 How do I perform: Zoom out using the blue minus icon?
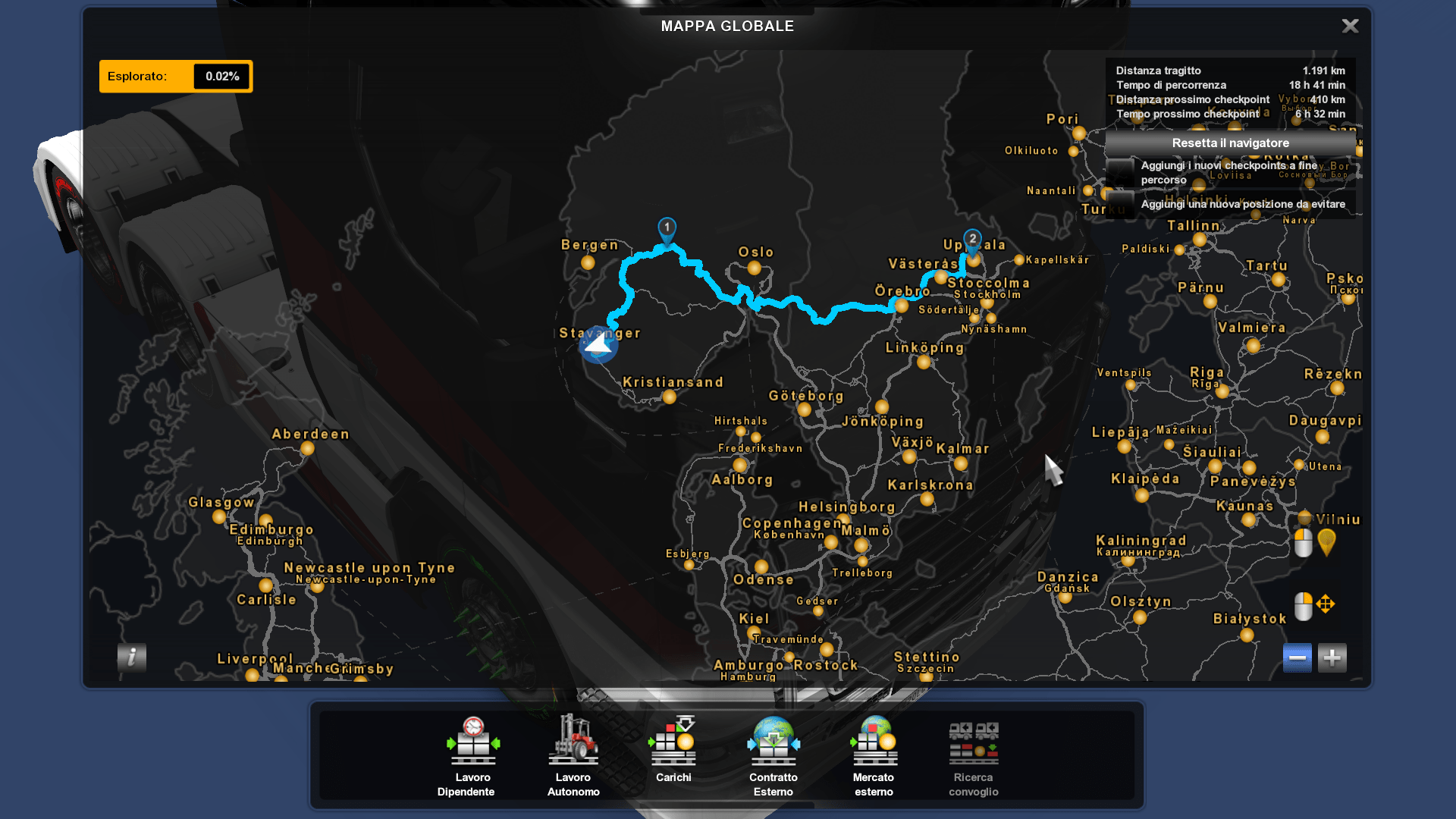[1298, 657]
